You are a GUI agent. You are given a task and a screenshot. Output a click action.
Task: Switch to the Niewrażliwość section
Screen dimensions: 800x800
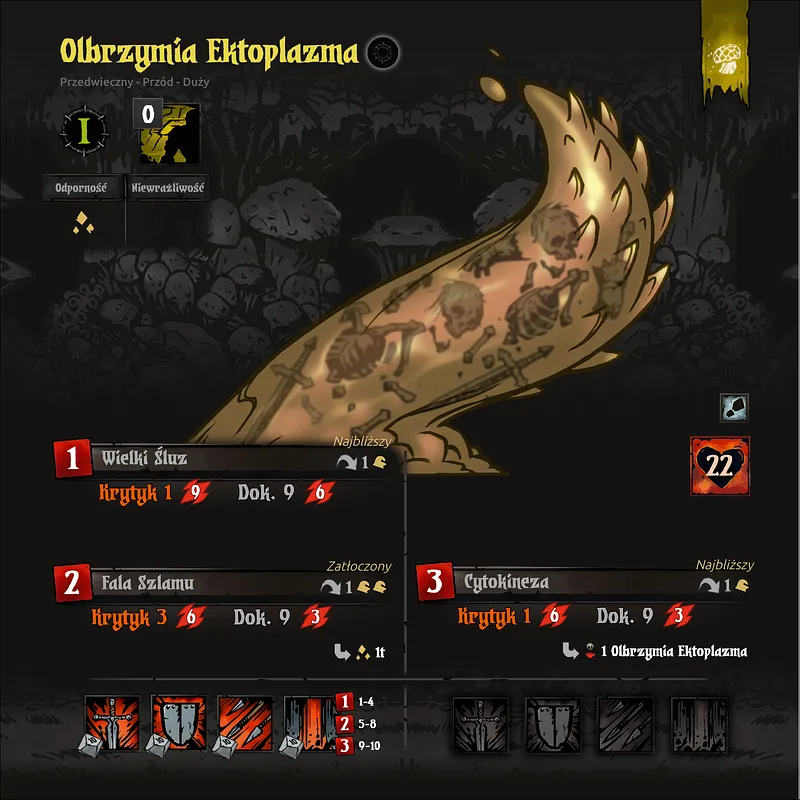coord(167,187)
